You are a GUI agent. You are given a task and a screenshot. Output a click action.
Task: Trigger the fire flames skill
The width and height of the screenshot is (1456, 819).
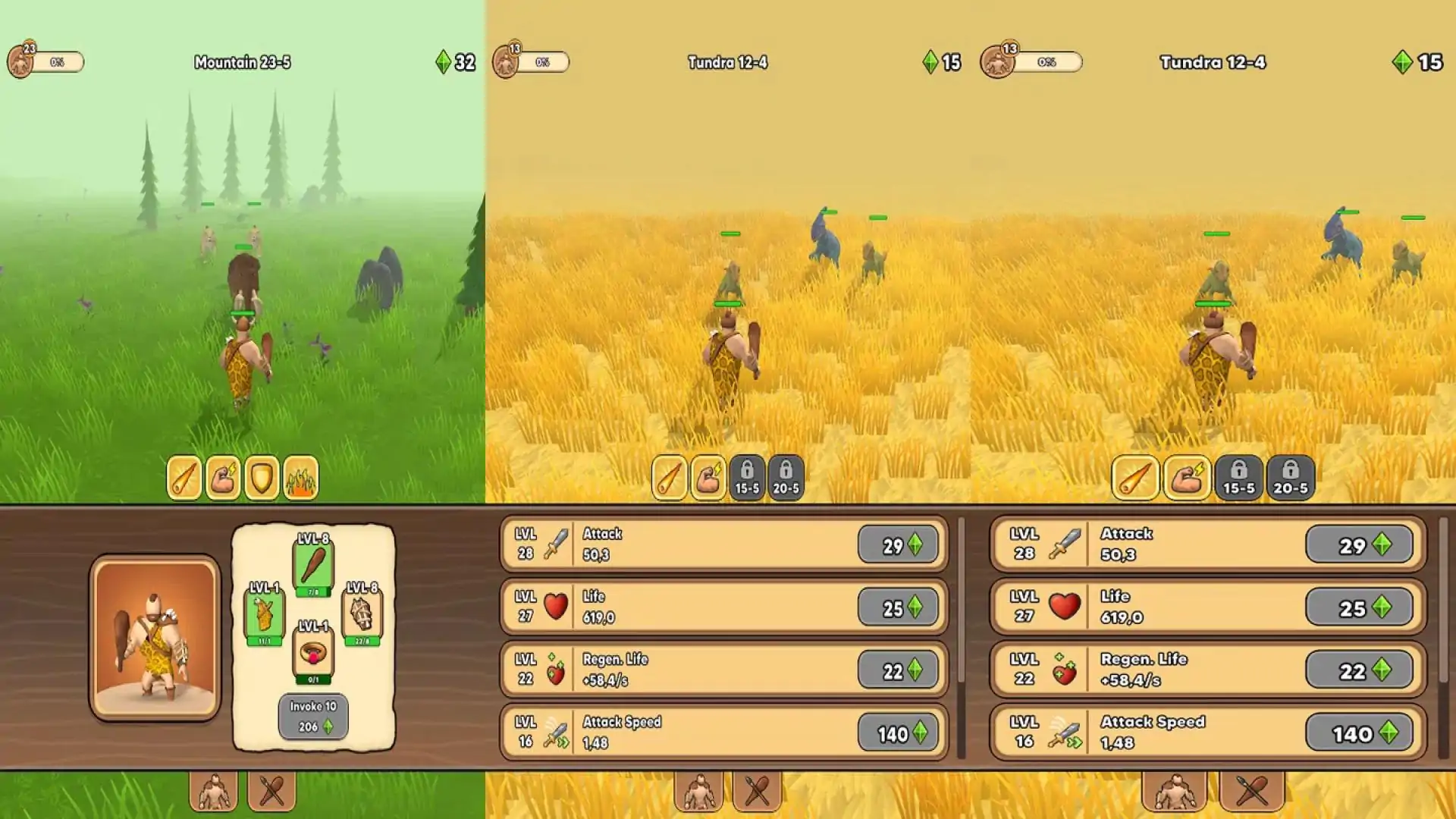tap(300, 478)
